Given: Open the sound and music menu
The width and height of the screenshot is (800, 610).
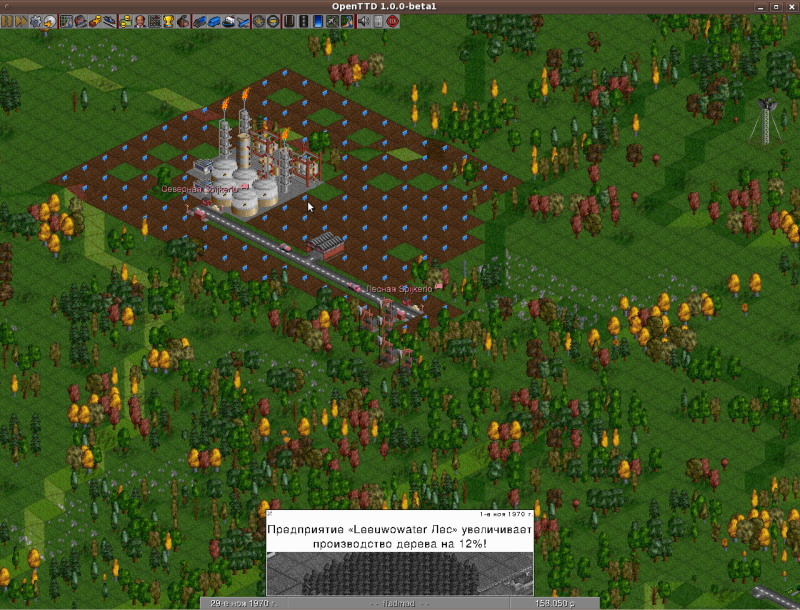Looking at the screenshot, I should 363,20.
